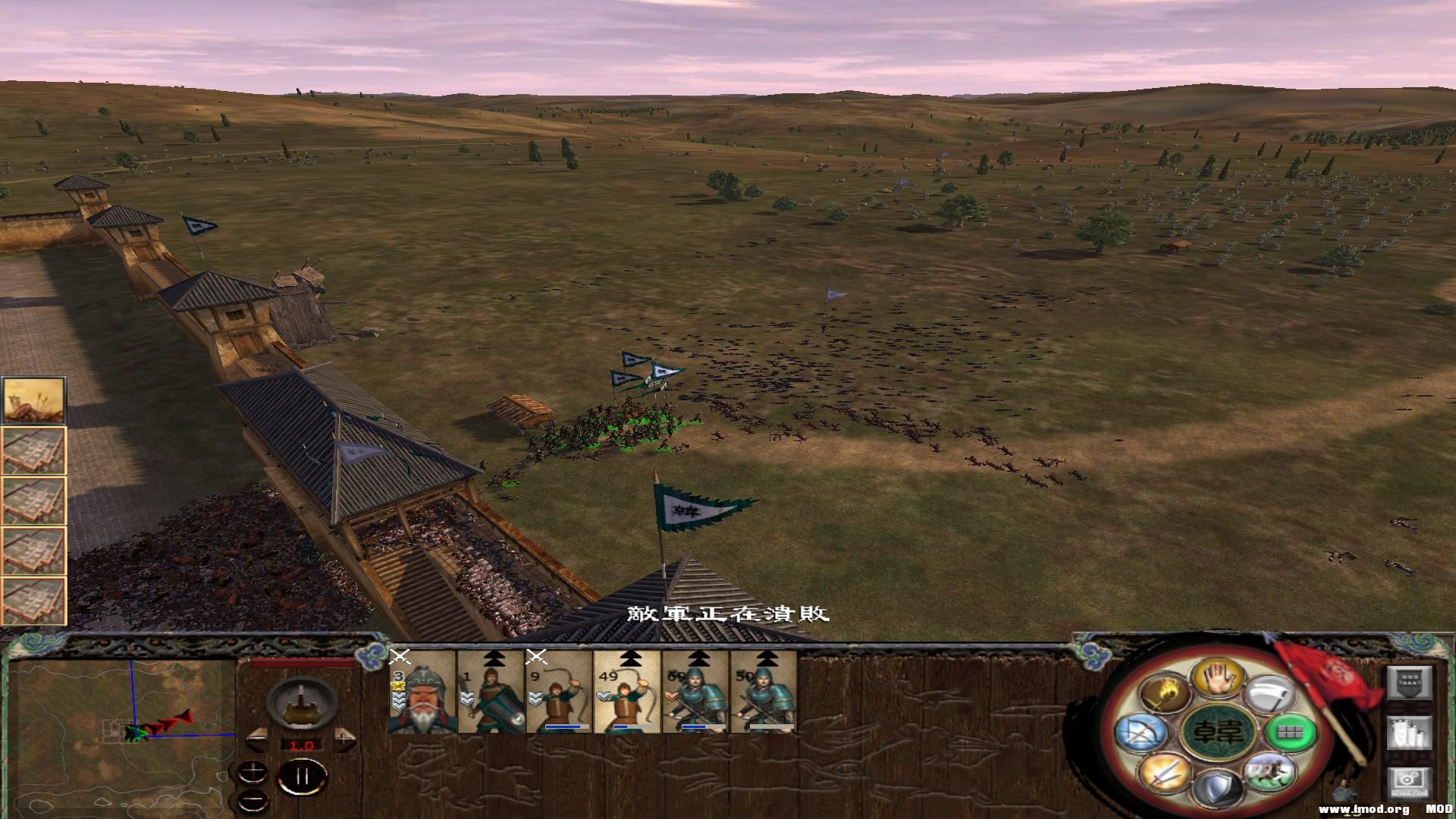Select the crossbow unit card with 50 men
Screen dimensions: 1456x819
point(763,692)
